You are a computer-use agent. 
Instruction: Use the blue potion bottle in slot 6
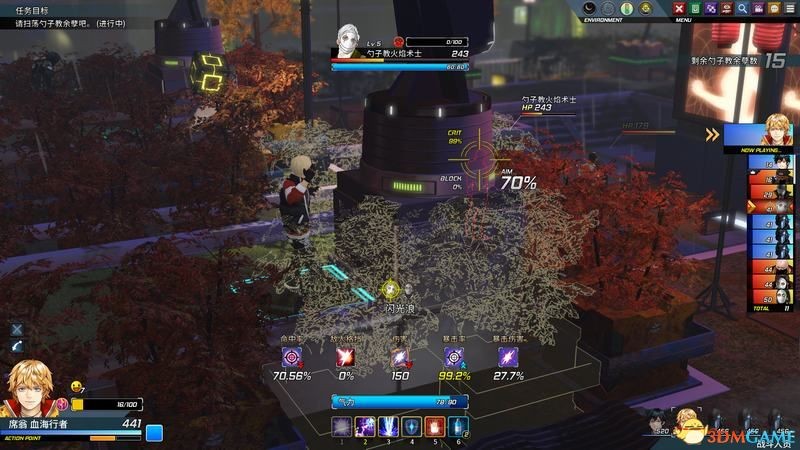point(457,427)
